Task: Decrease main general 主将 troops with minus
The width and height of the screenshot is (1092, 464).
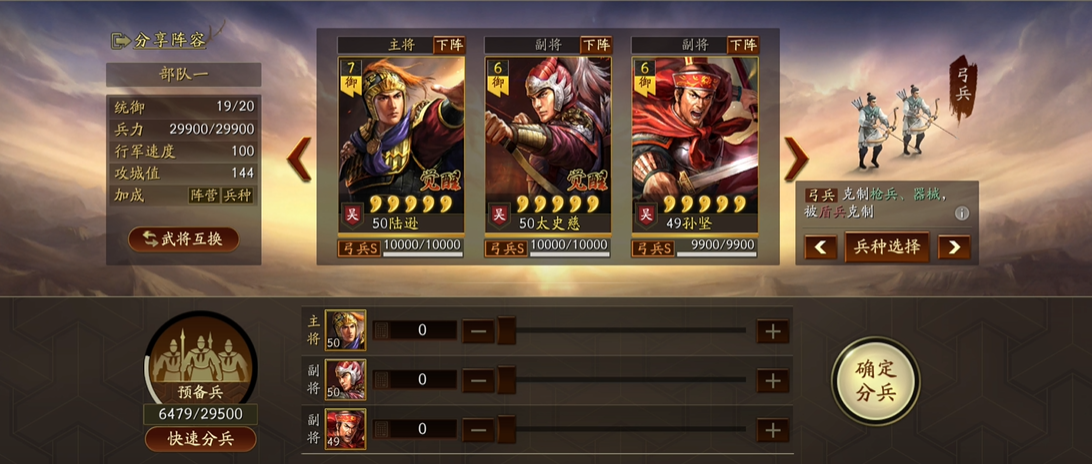Action: (x=478, y=331)
